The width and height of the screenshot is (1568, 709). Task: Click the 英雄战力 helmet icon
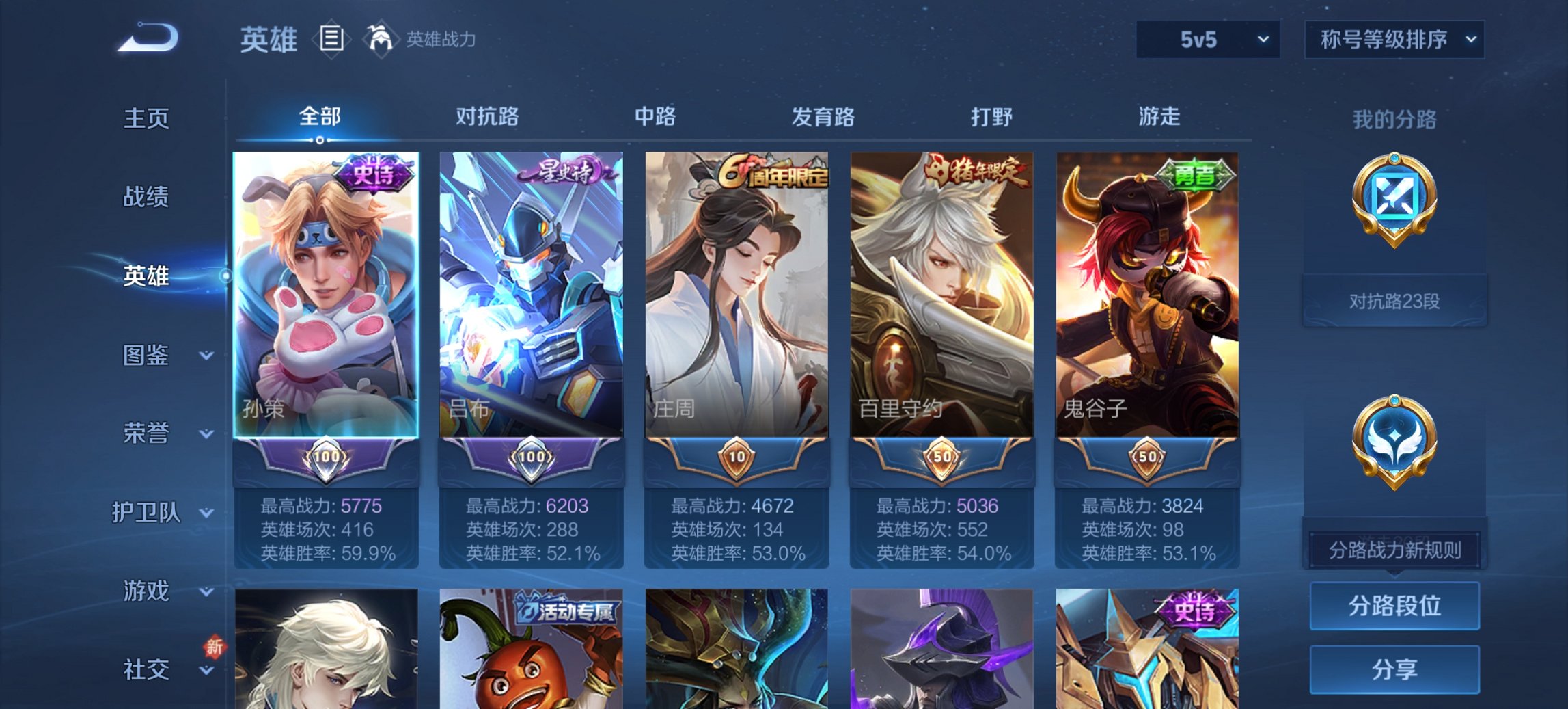[381, 39]
